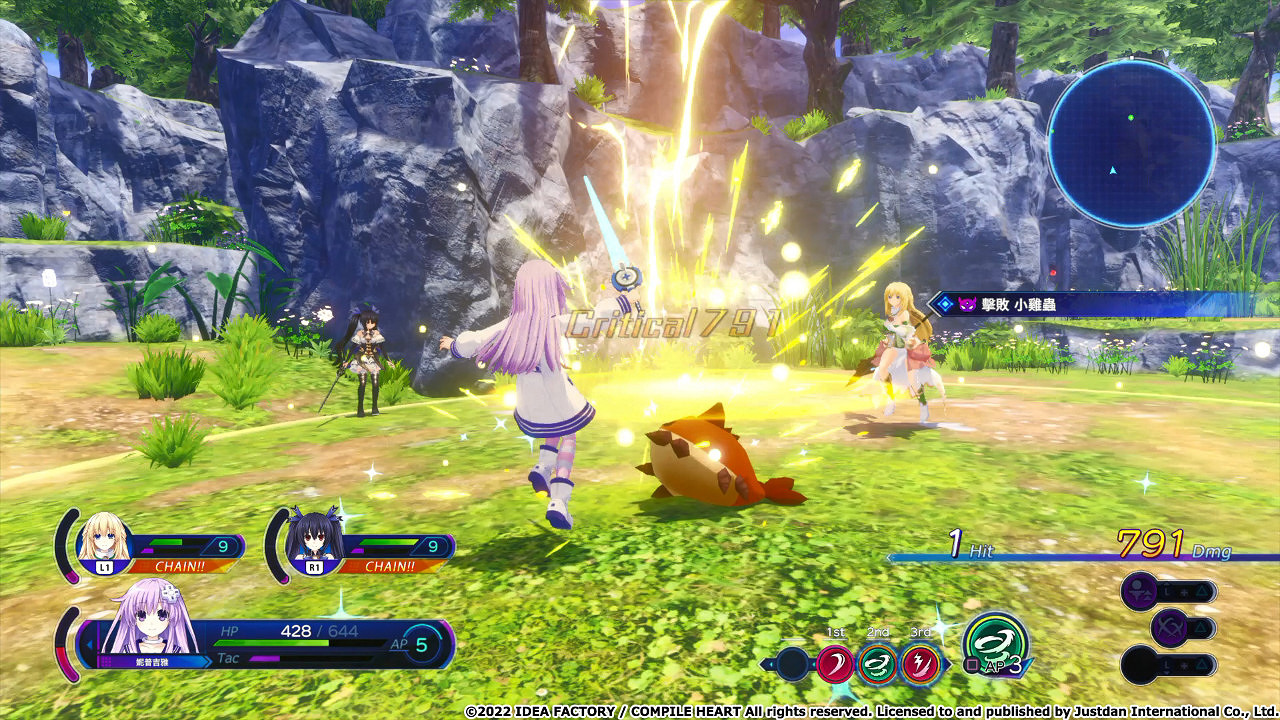Open the circular minimap
Screen dimensions: 1280x720
1131,143
